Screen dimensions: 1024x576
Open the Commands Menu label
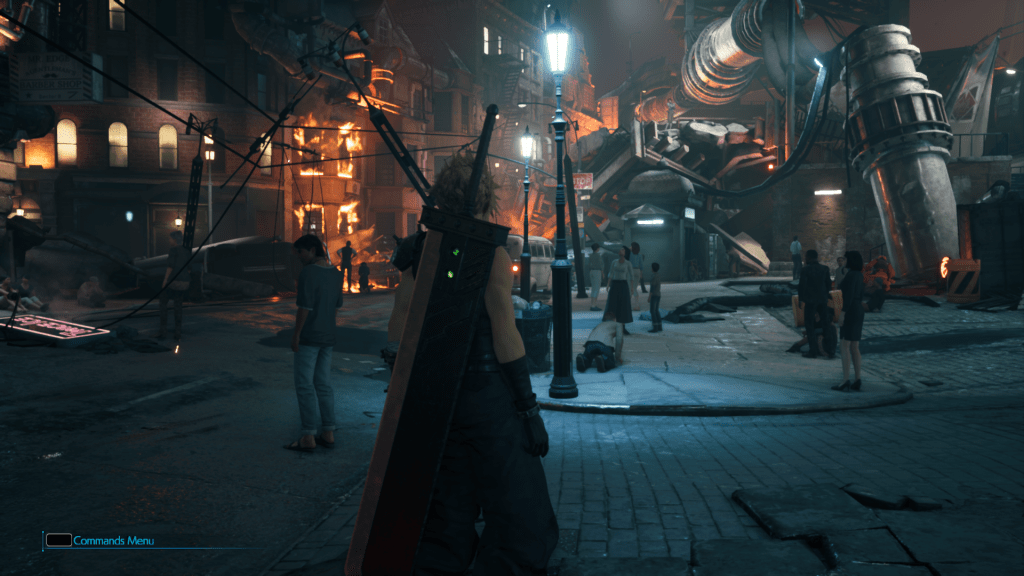(x=113, y=541)
